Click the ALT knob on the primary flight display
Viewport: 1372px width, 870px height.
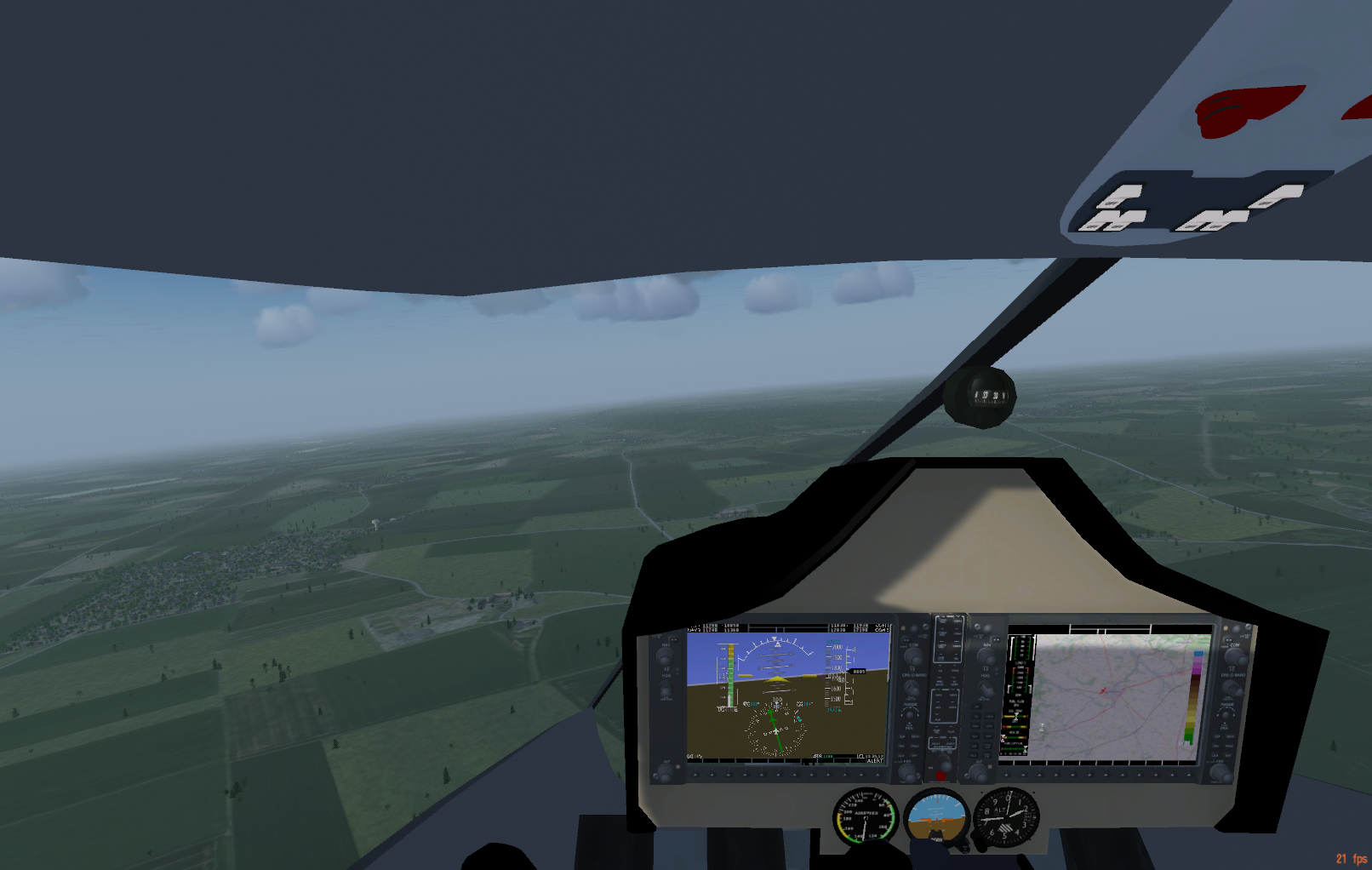(x=664, y=774)
